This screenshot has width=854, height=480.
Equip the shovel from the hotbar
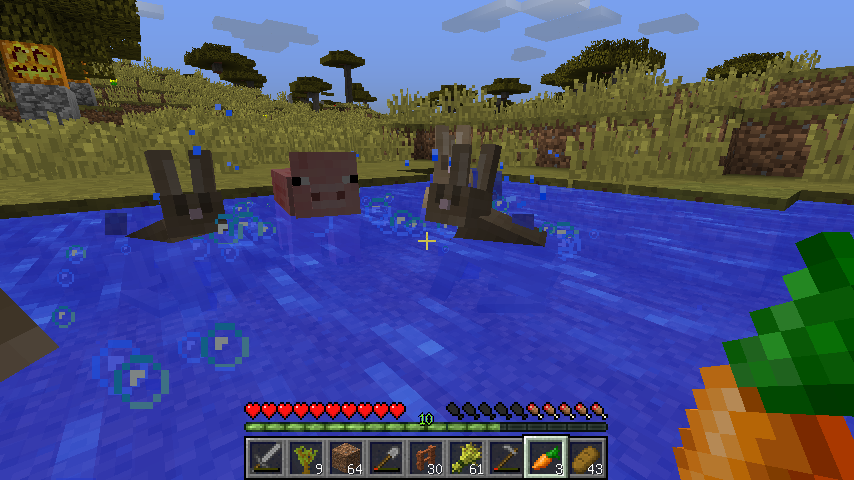click(385, 458)
